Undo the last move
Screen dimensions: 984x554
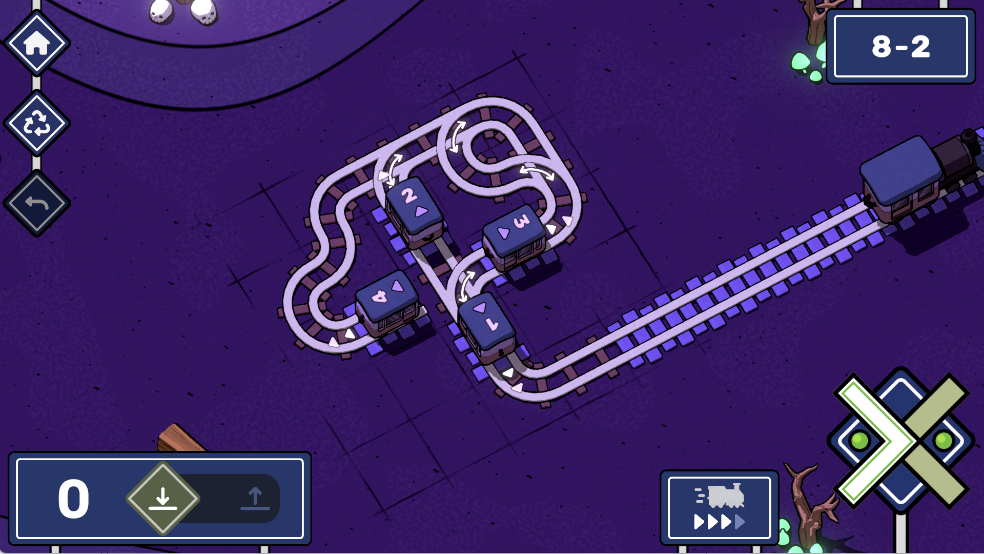pos(37,204)
